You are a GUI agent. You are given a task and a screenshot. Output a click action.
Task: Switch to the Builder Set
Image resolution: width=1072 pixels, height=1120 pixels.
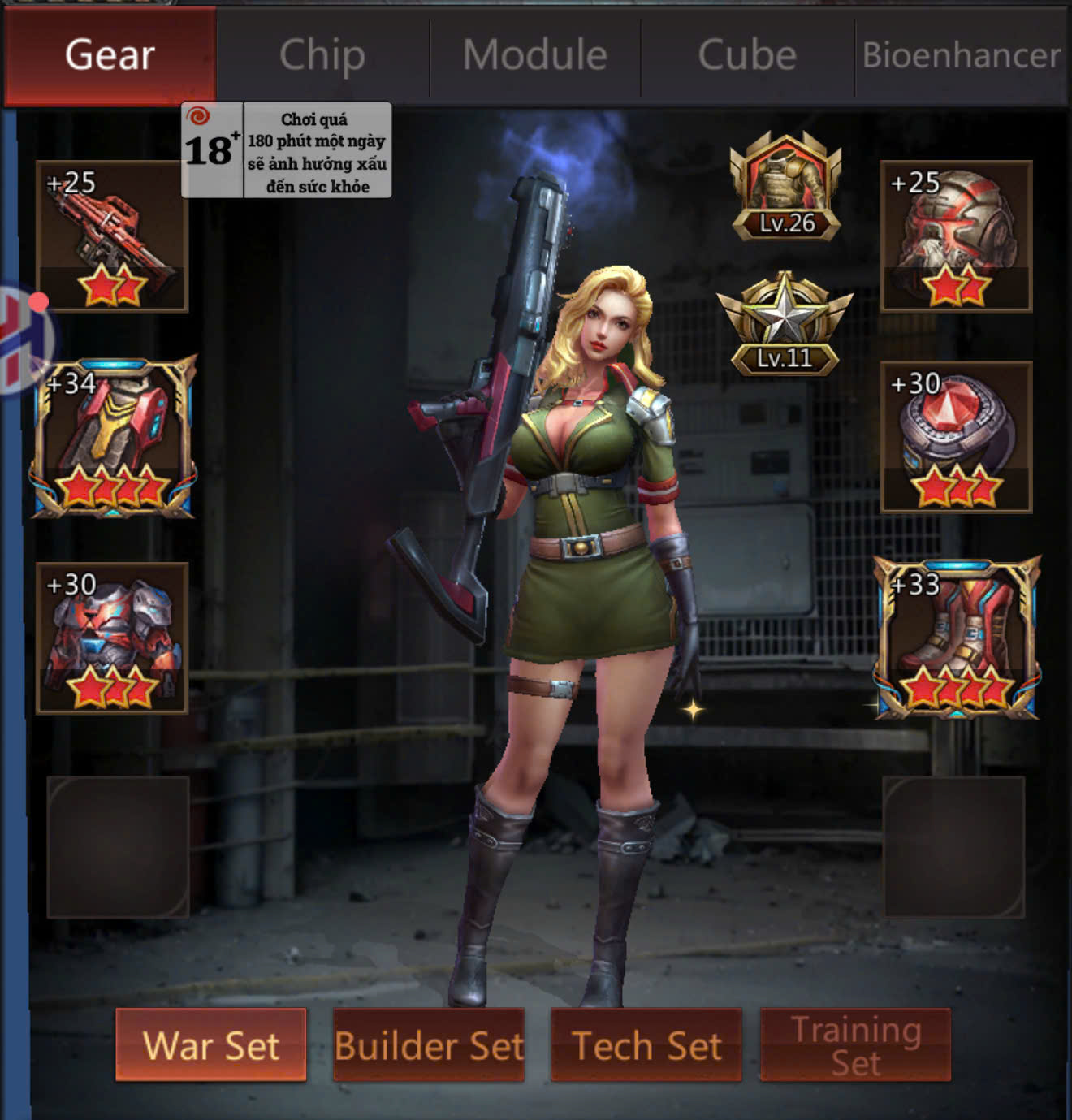tap(429, 1044)
